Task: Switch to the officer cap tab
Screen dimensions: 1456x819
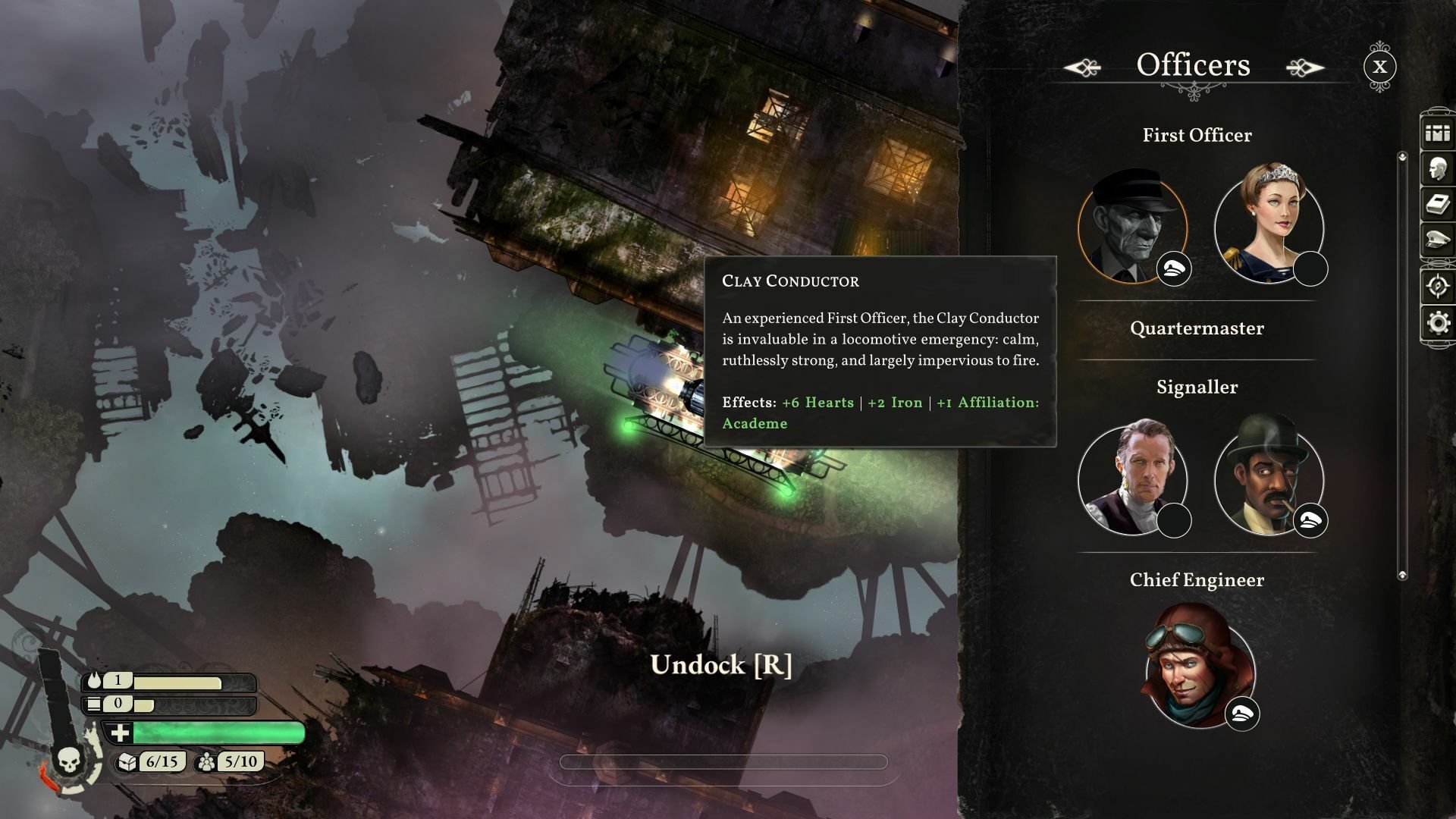Action: (1437, 239)
